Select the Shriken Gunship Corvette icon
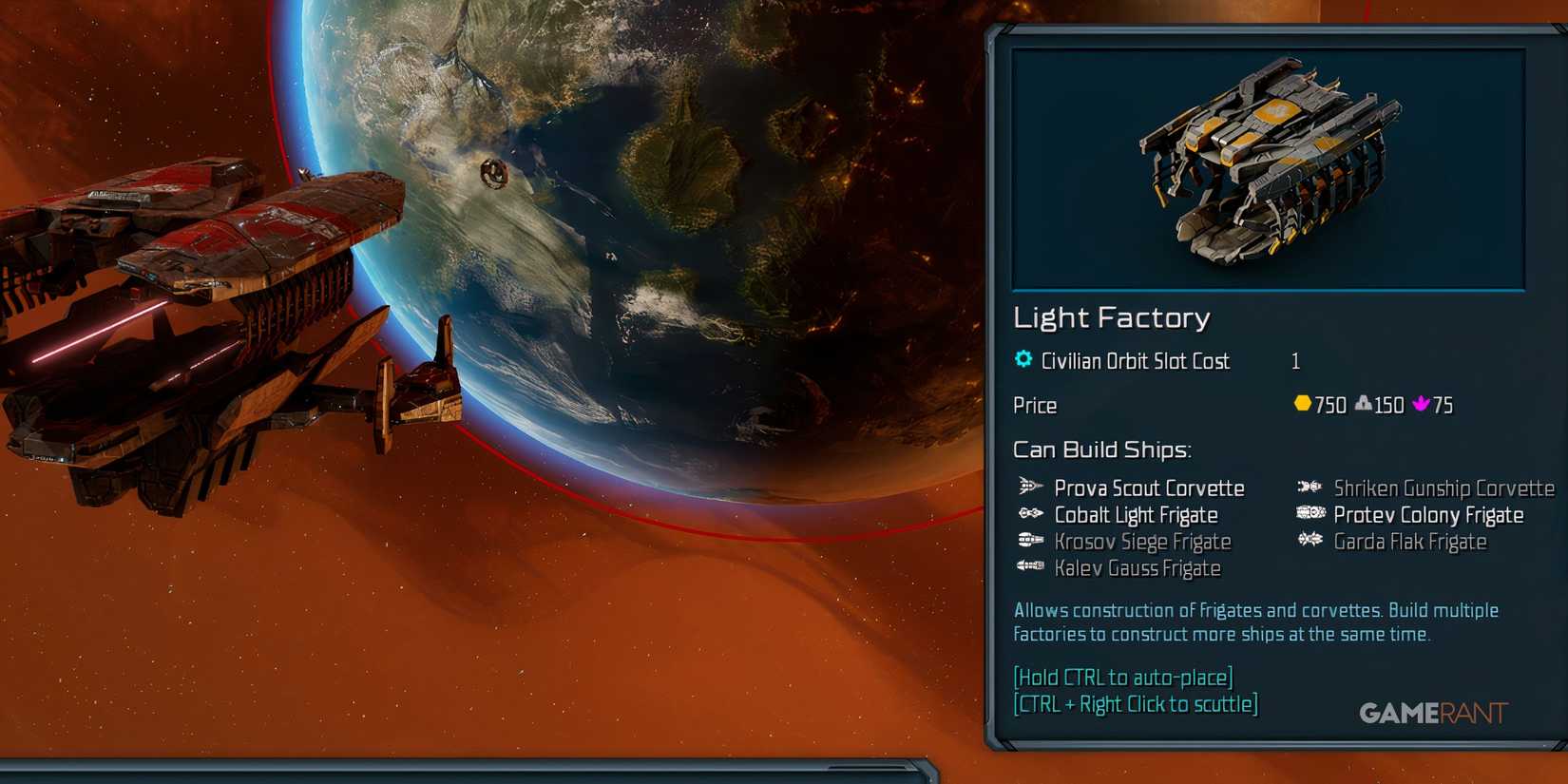The image size is (1568, 784). (x=1309, y=488)
